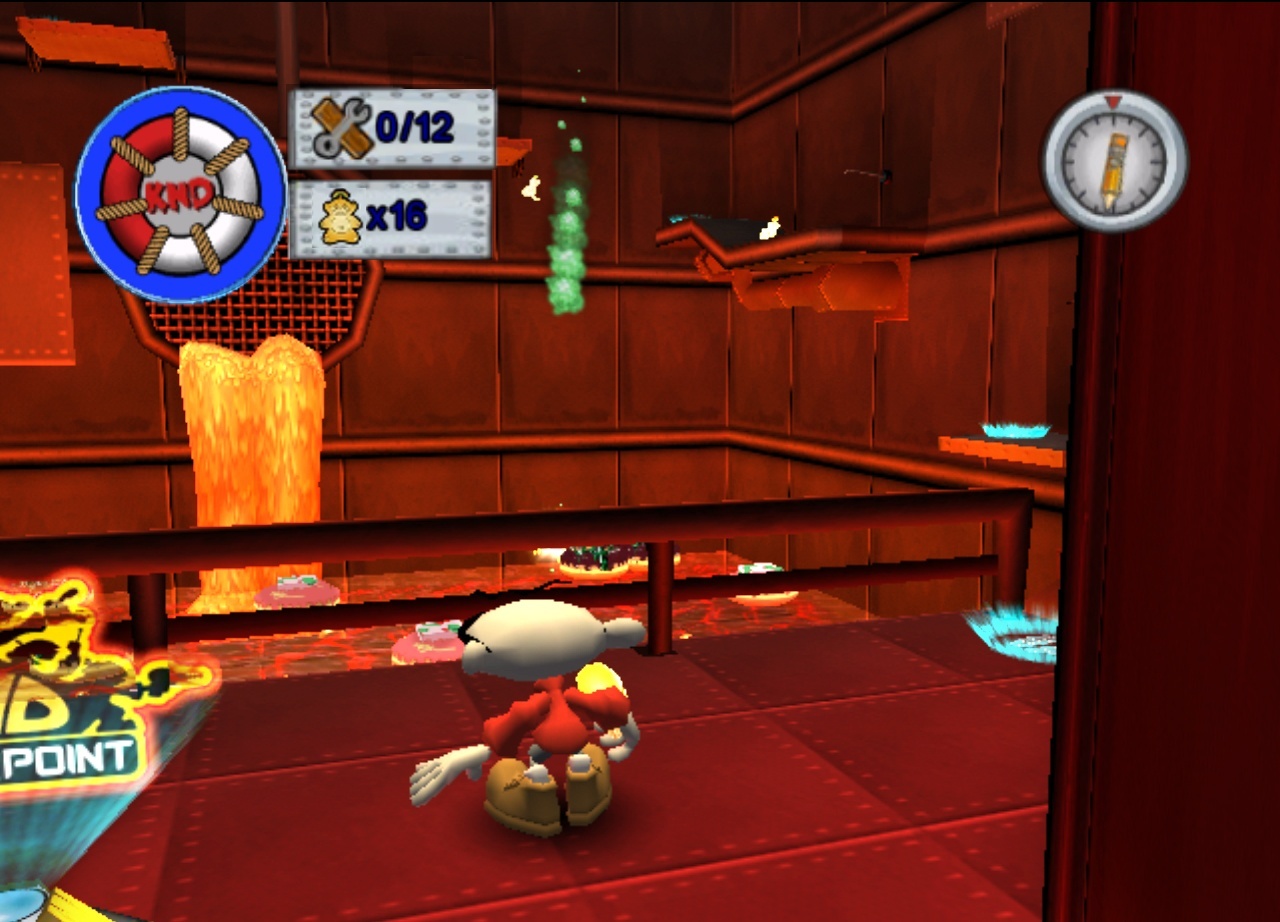Image resolution: width=1280 pixels, height=922 pixels.
Task: Expand the x16 counter plate
Action: [x=400, y=217]
